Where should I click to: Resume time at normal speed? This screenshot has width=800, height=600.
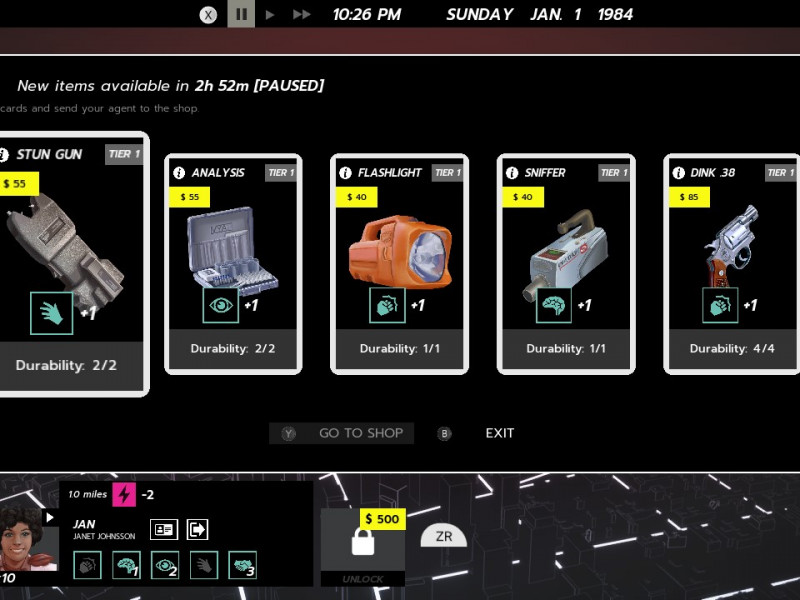[270, 14]
